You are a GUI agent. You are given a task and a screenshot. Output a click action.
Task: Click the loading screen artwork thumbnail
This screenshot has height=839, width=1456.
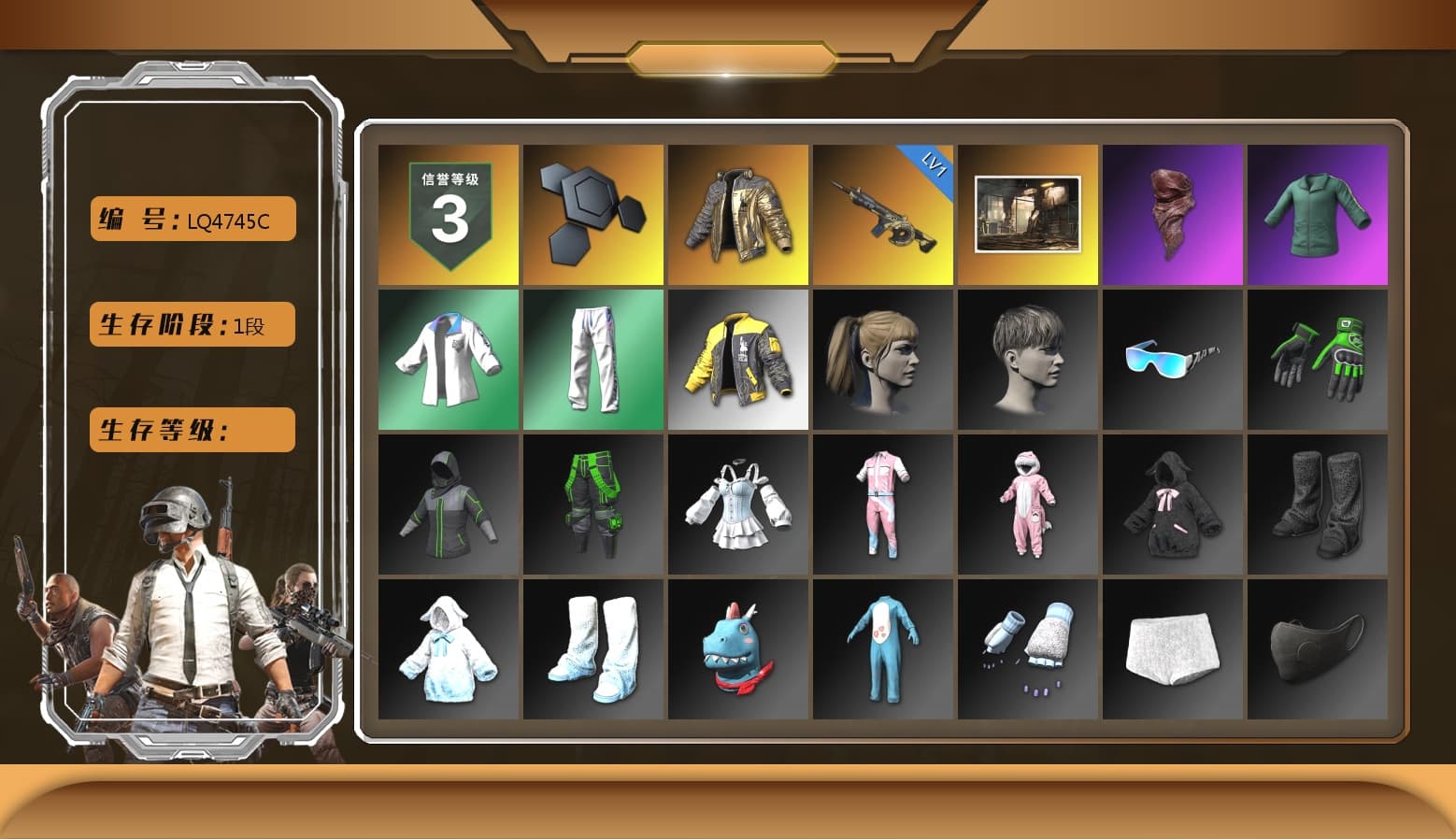point(1027,213)
